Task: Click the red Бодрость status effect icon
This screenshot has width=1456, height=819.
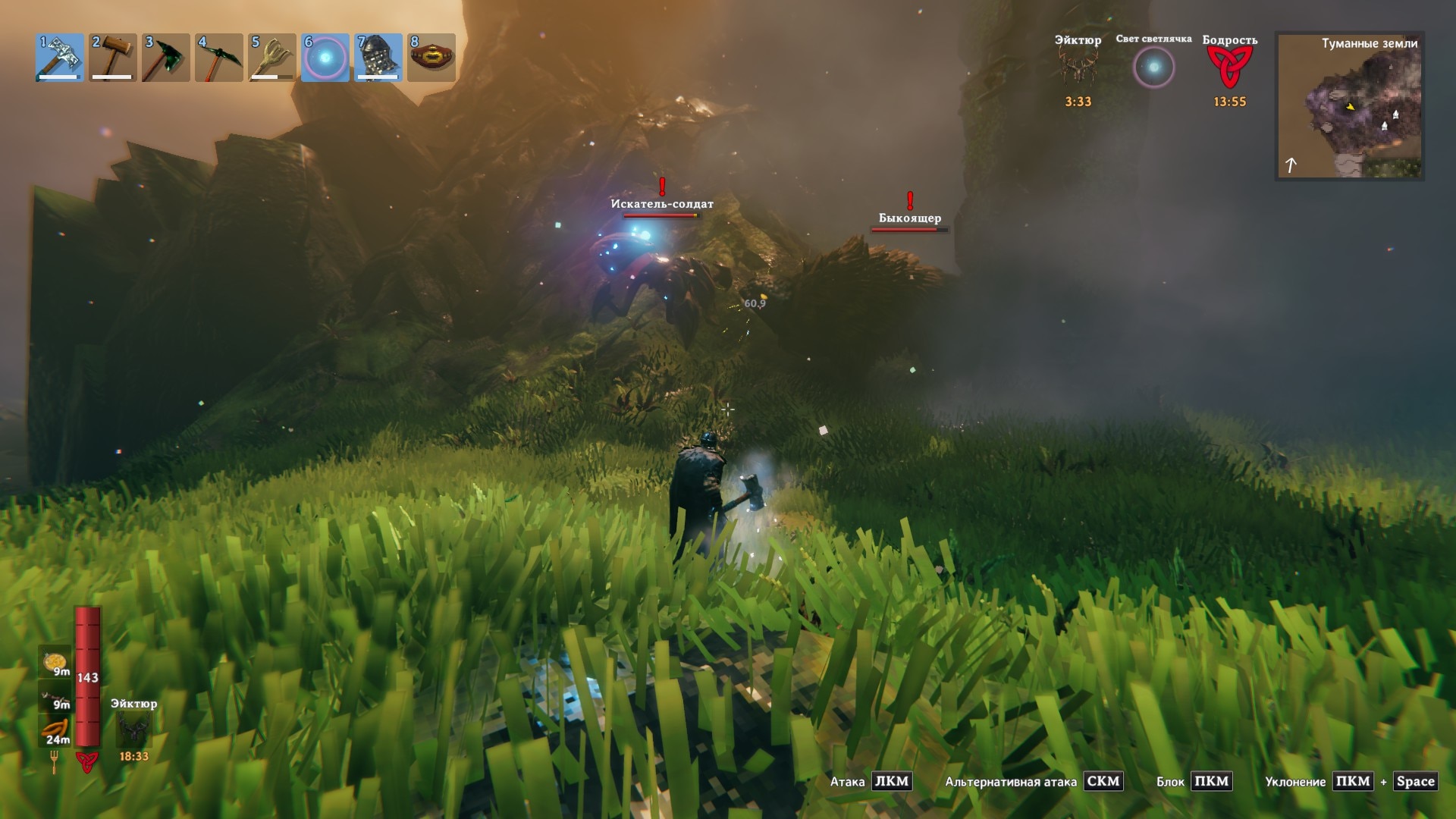Action: pos(1229,67)
